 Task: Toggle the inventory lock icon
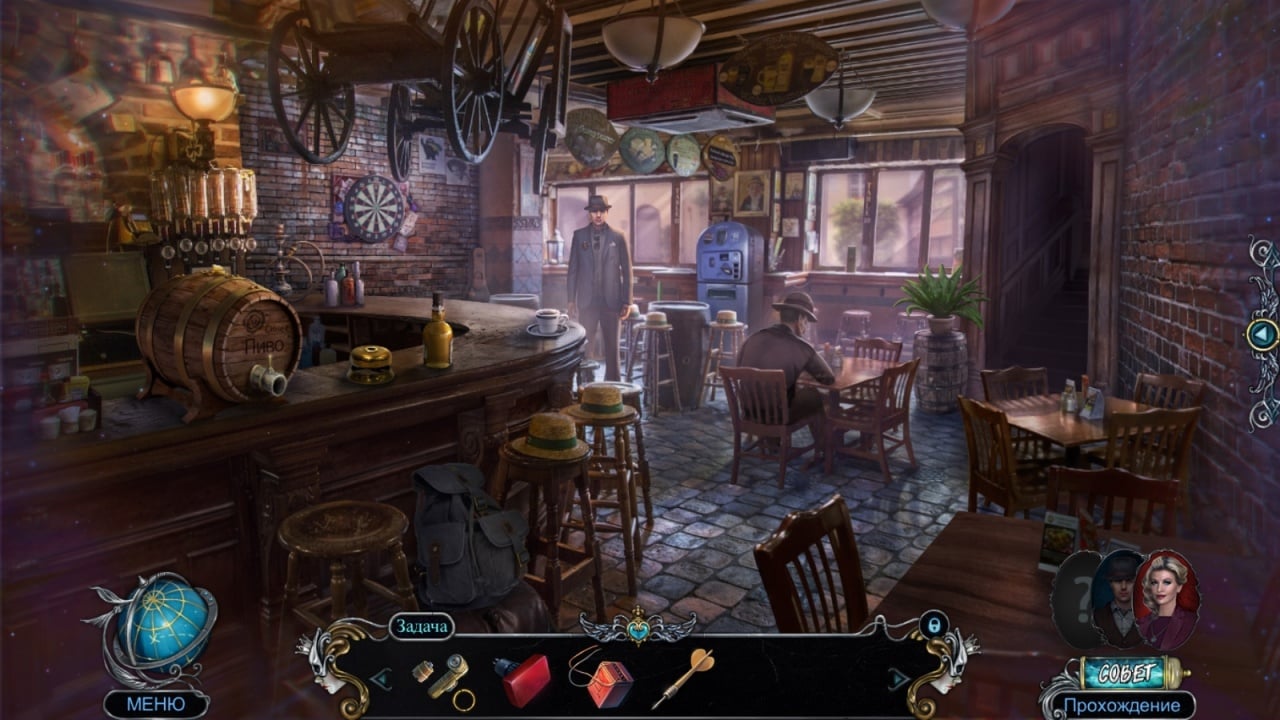click(x=933, y=625)
